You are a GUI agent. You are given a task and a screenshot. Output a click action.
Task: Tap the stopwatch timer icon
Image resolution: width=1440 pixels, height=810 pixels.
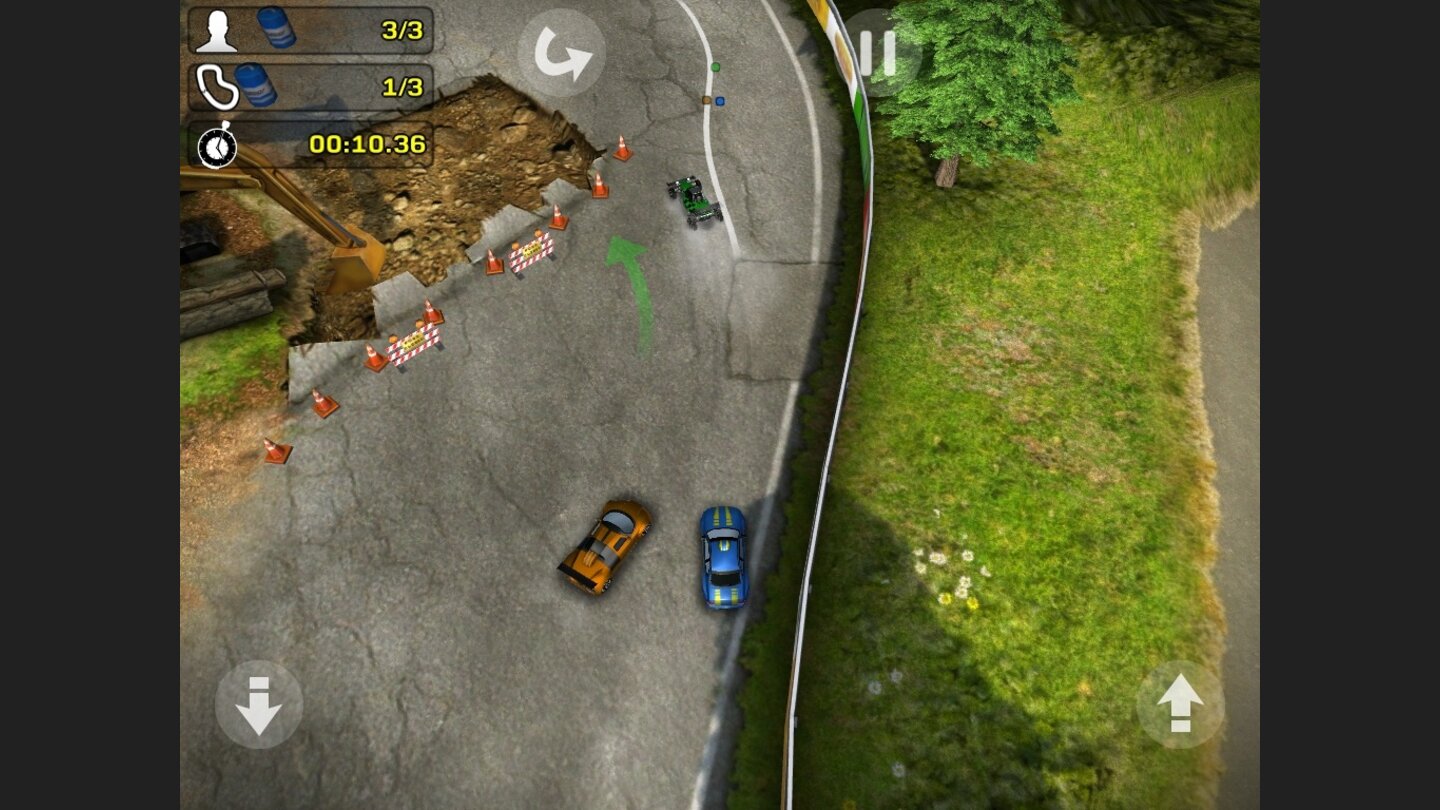tap(219, 147)
